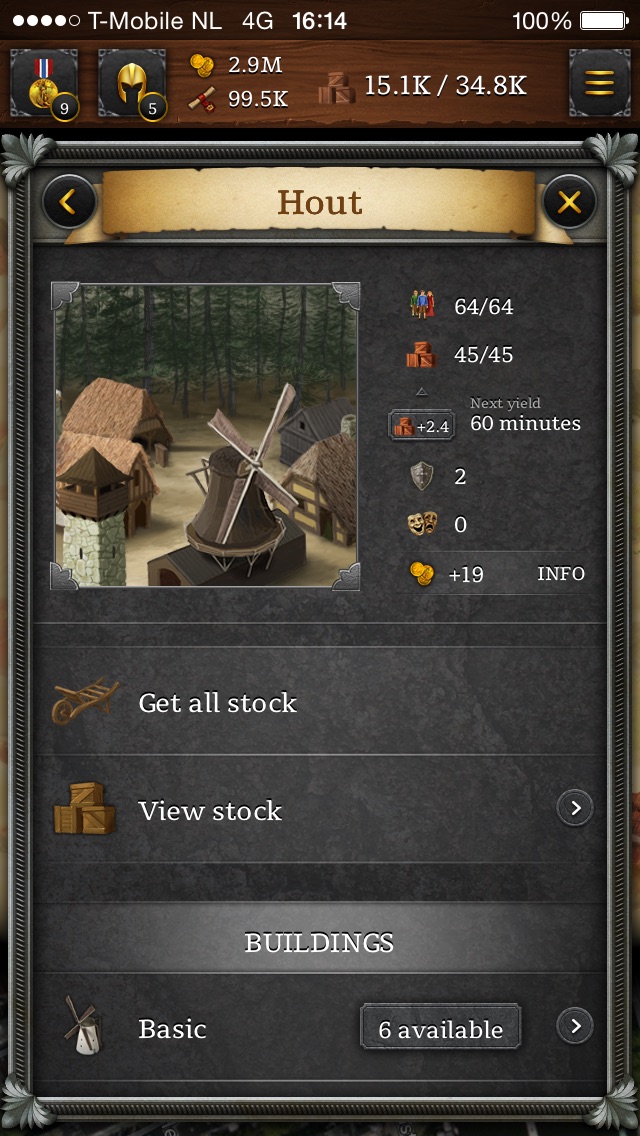Open the hamburger main menu

[599, 84]
